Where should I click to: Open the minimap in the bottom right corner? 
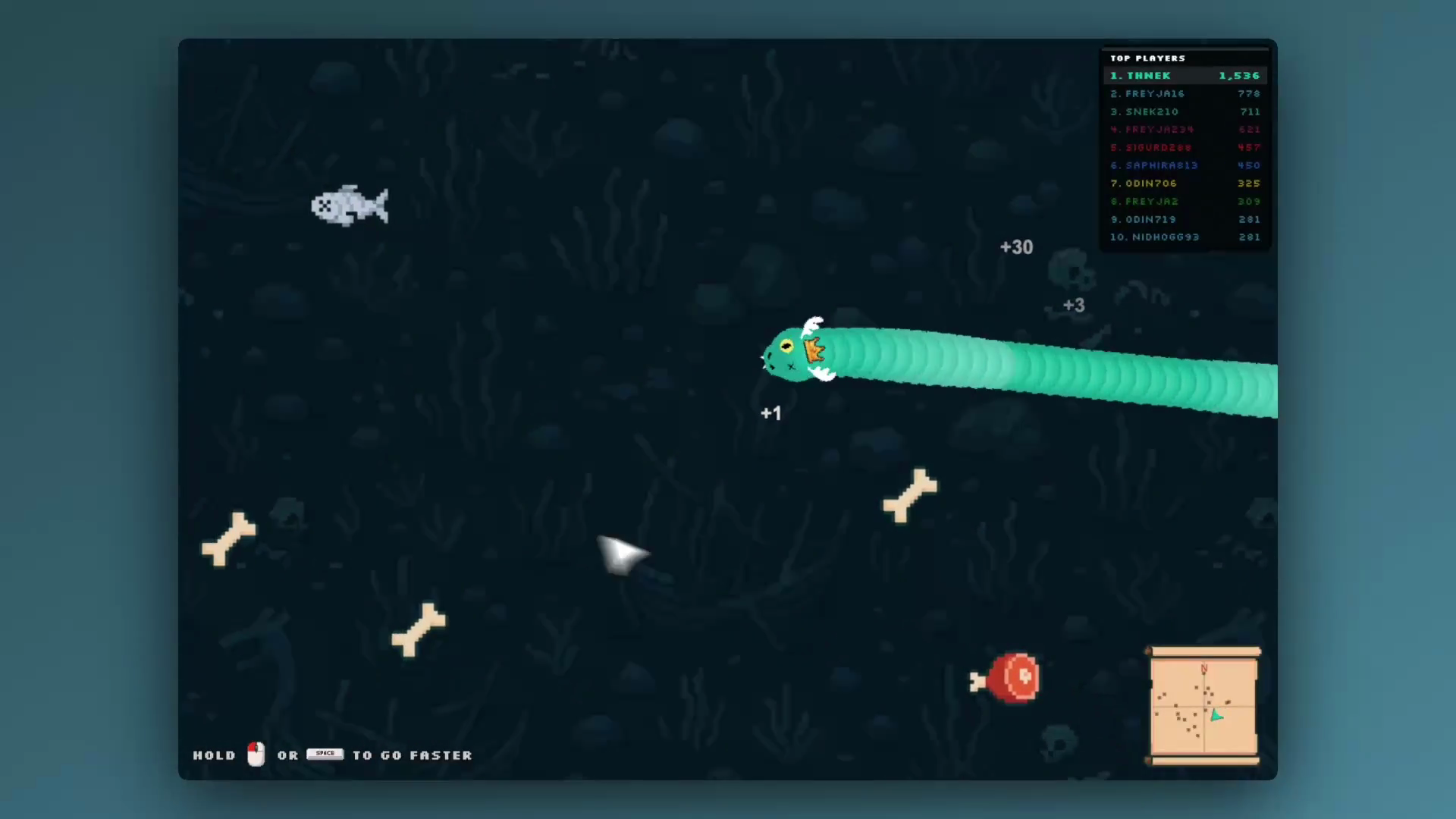tap(1203, 707)
